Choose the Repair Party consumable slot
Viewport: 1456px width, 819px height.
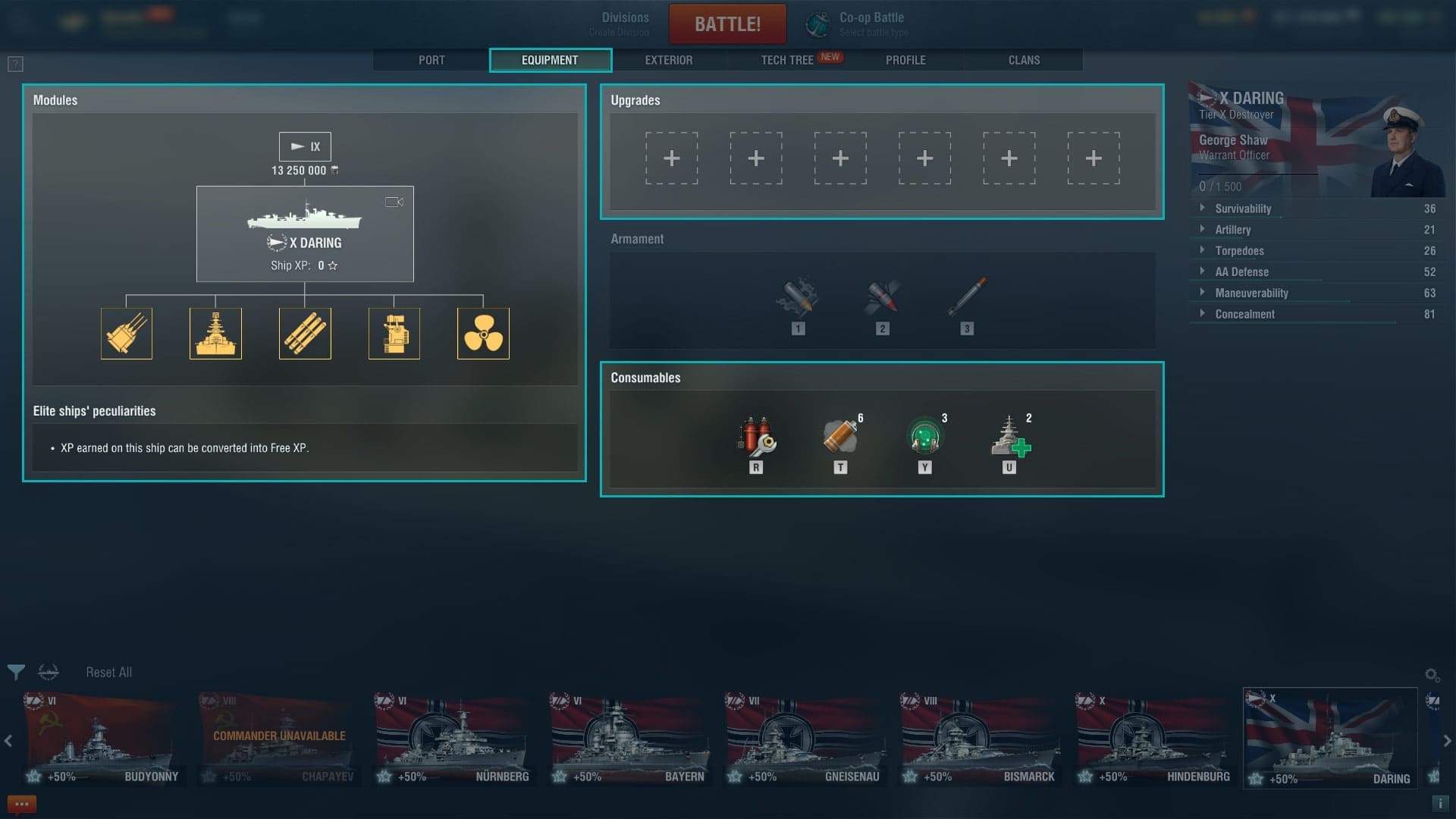[x=1009, y=437]
